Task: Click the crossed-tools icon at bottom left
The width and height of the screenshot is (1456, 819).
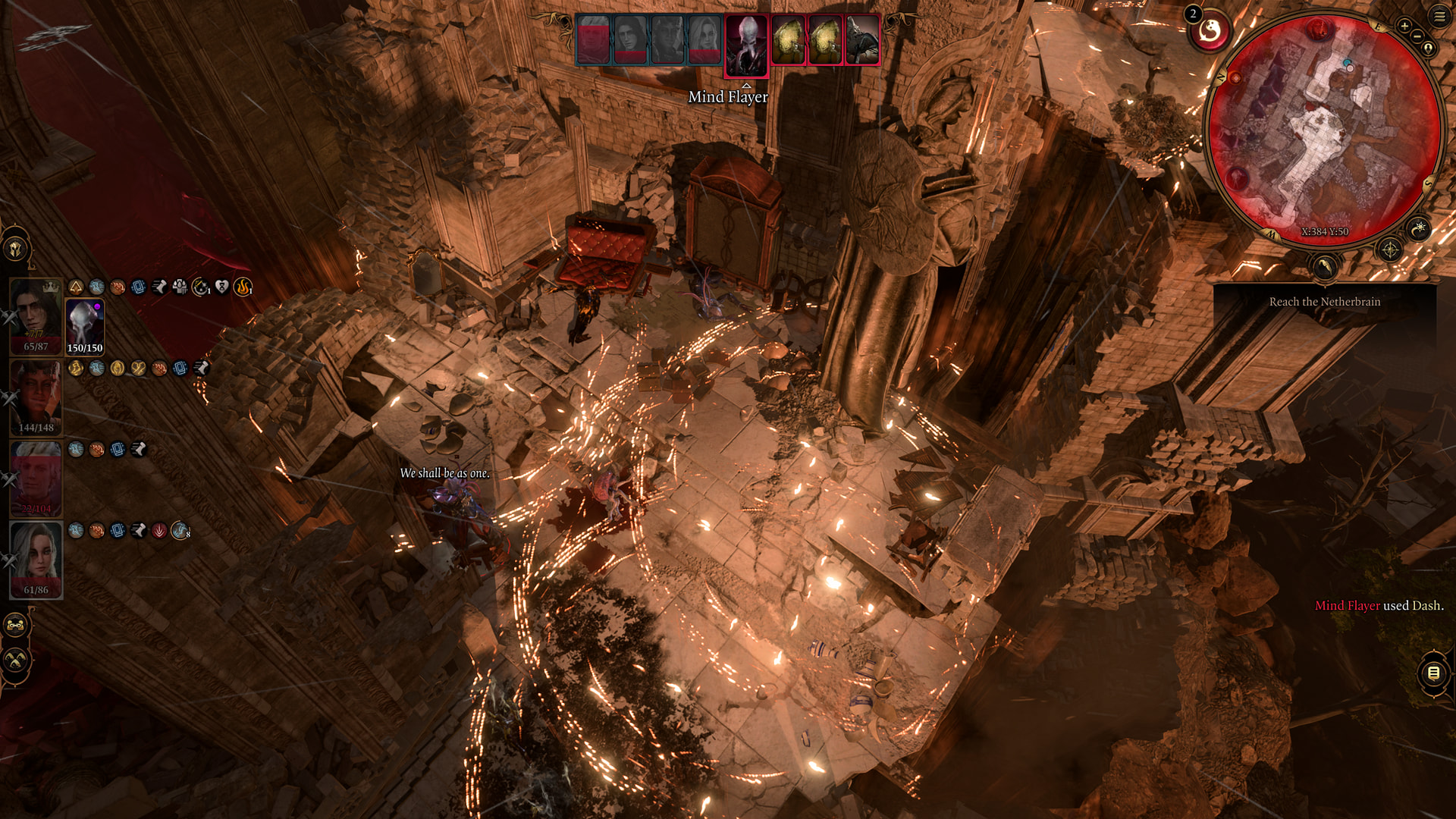Action: [x=16, y=661]
